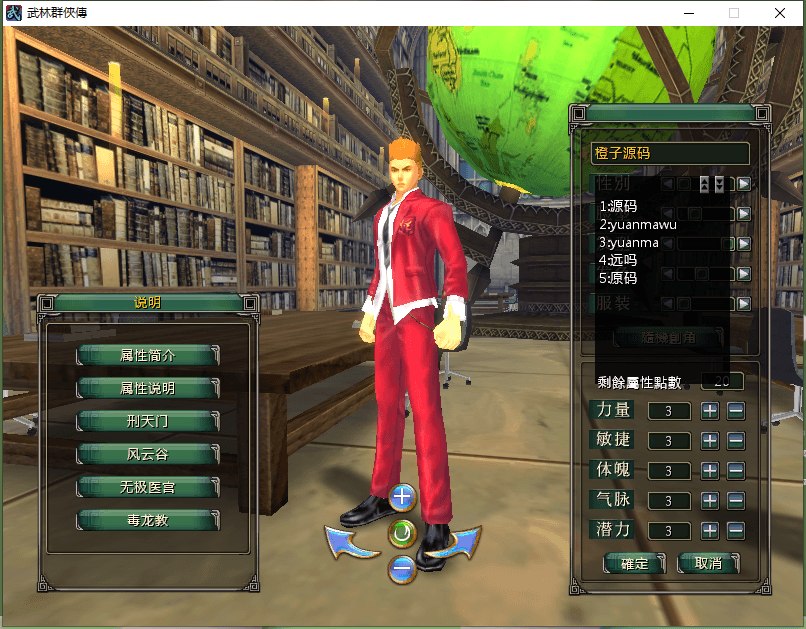Image resolution: width=806 pixels, height=629 pixels.
Task: Select the 毒龙教 faction button
Action: coord(148,520)
